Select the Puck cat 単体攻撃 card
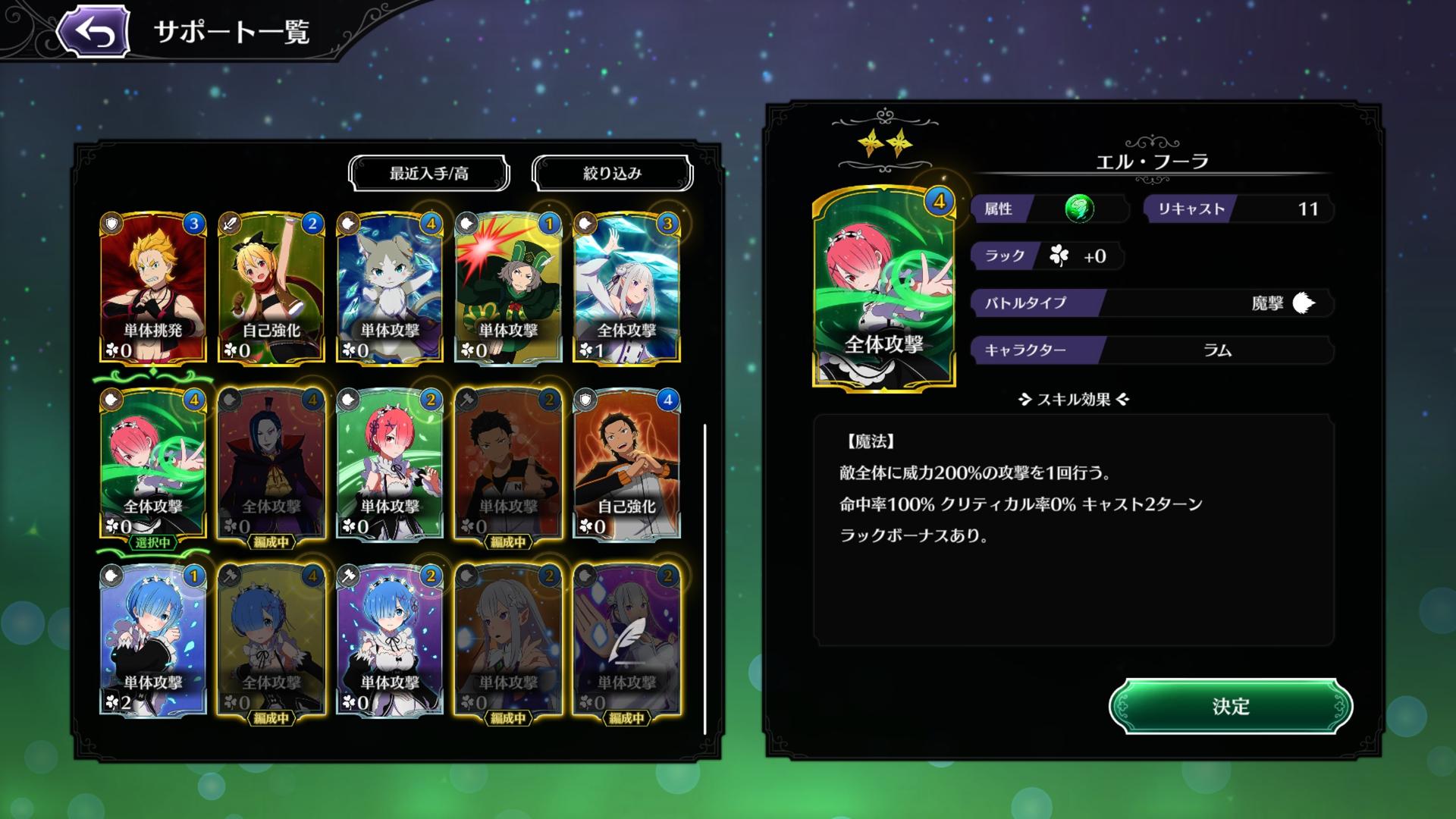This screenshot has width=1456, height=819. [390, 287]
